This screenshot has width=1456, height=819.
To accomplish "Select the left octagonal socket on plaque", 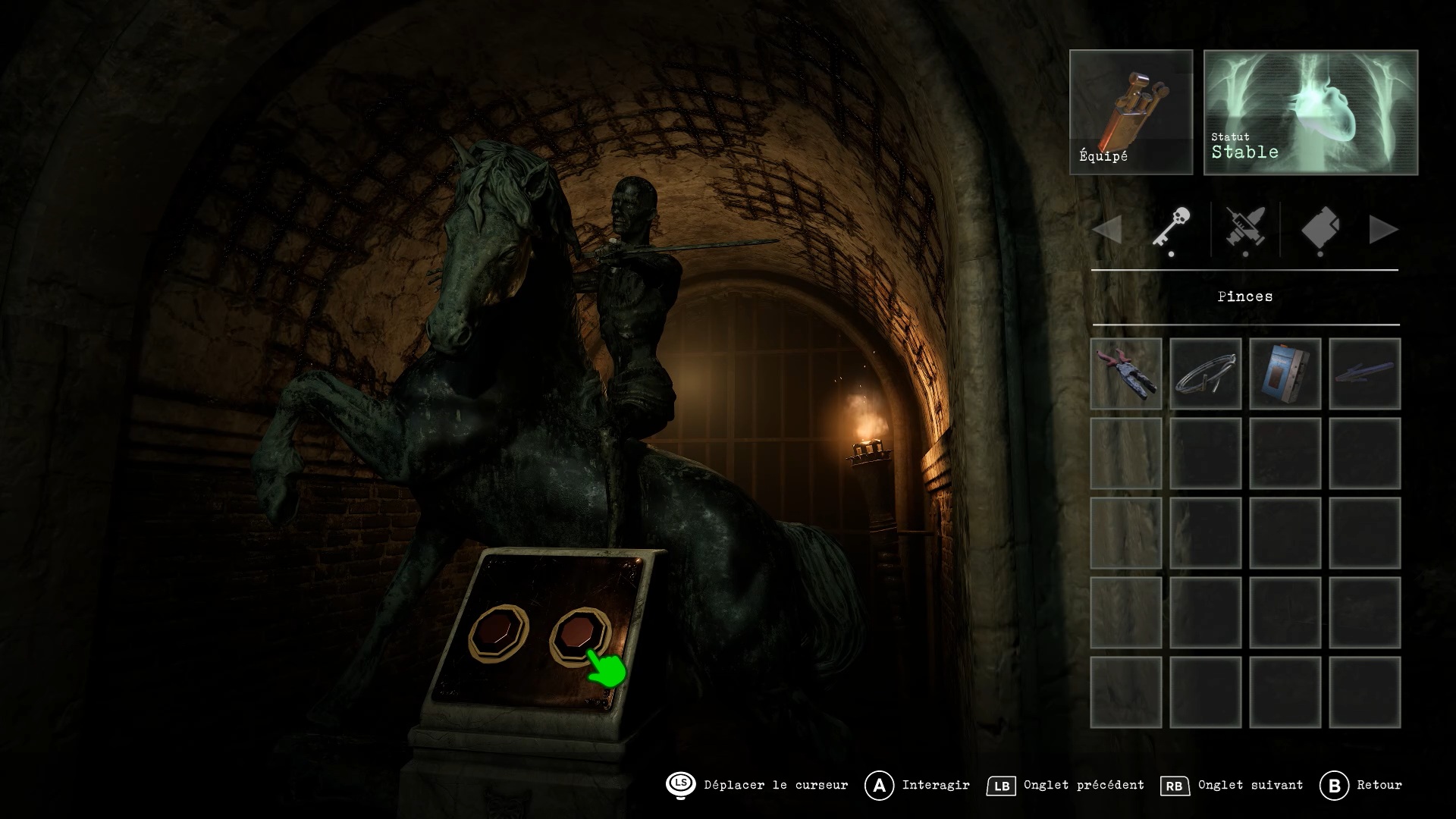I will [x=497, y=634].
